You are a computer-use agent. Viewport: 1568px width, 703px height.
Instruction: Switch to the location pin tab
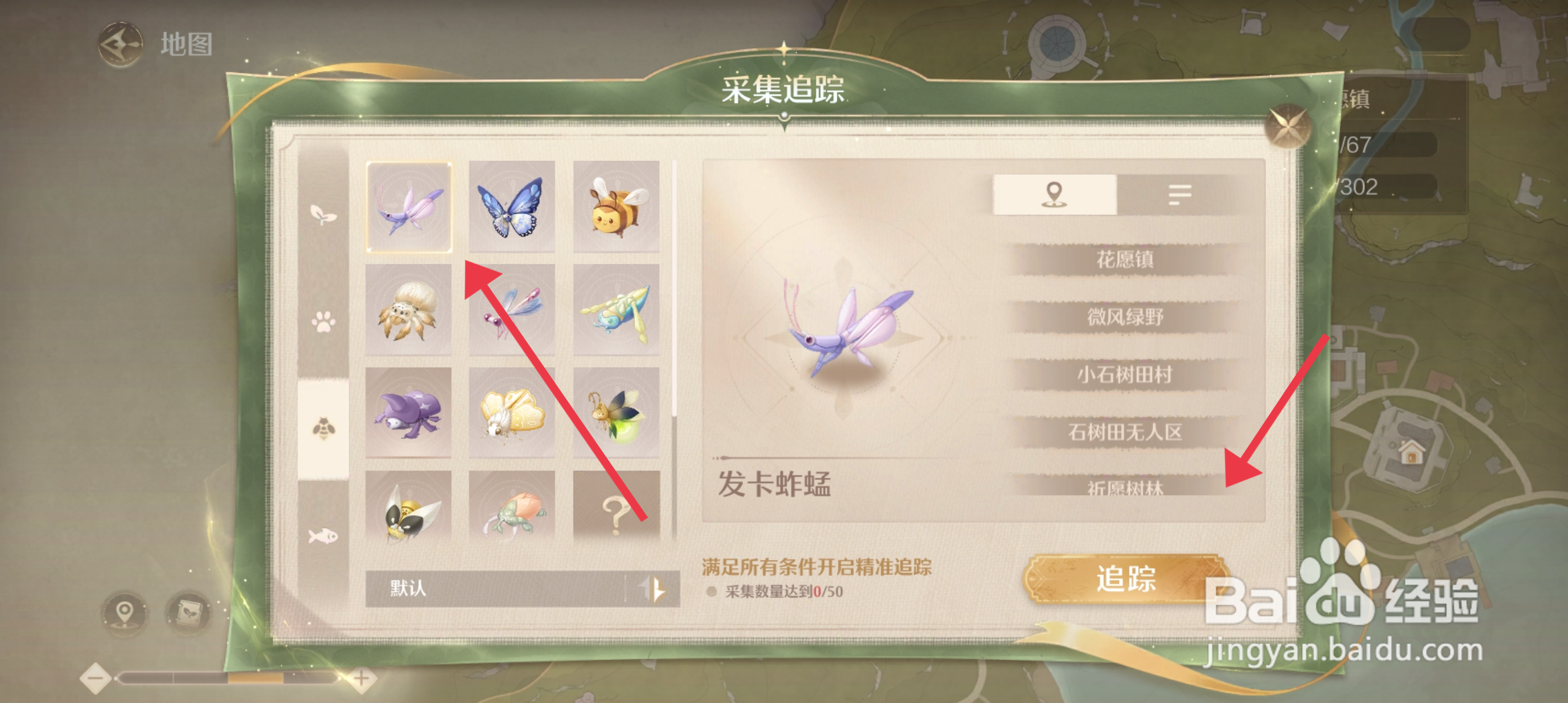[x=1053, y=194]
